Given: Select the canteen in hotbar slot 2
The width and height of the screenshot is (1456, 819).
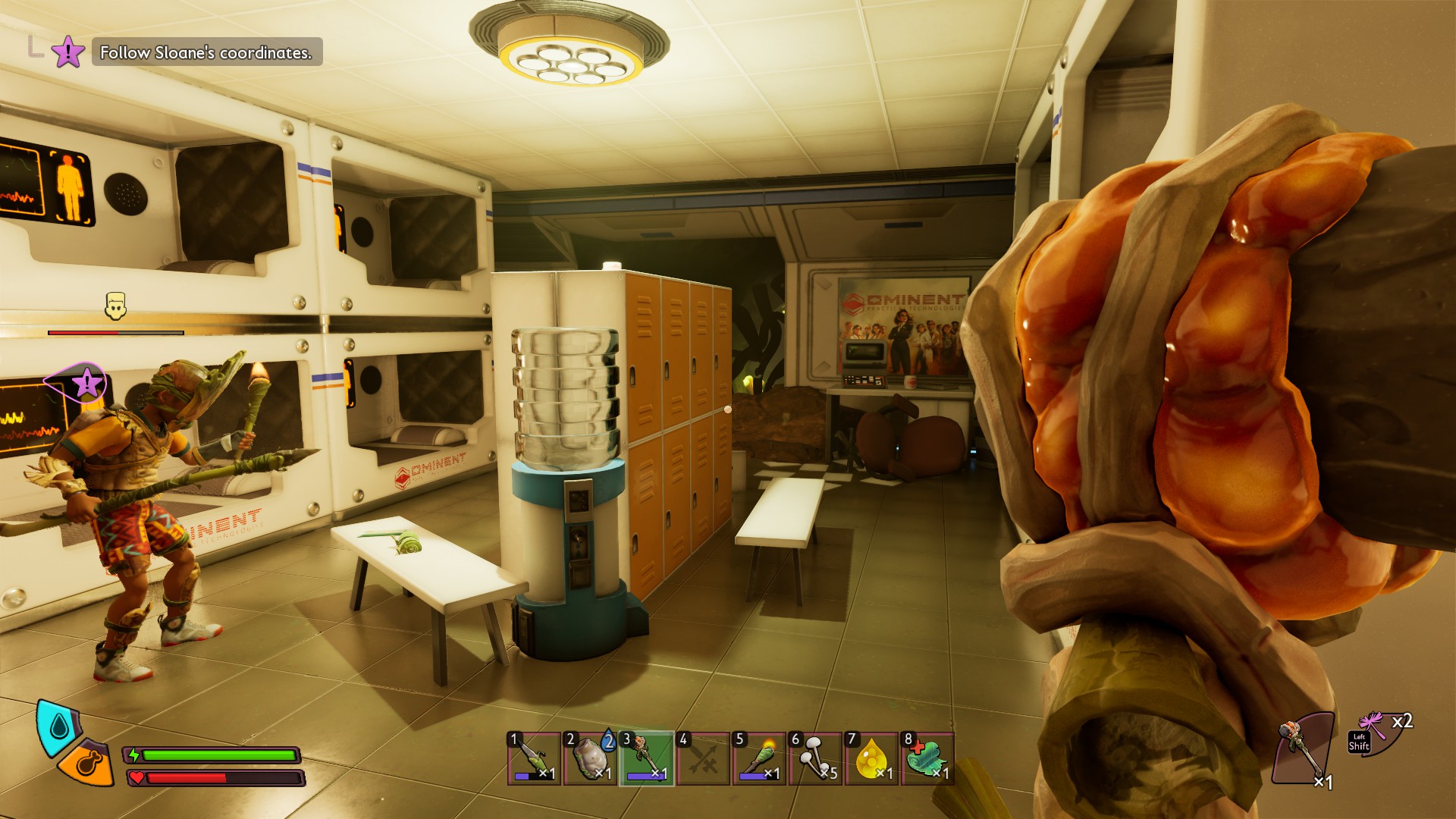Looking at the screenshot, I should point(590,758).
